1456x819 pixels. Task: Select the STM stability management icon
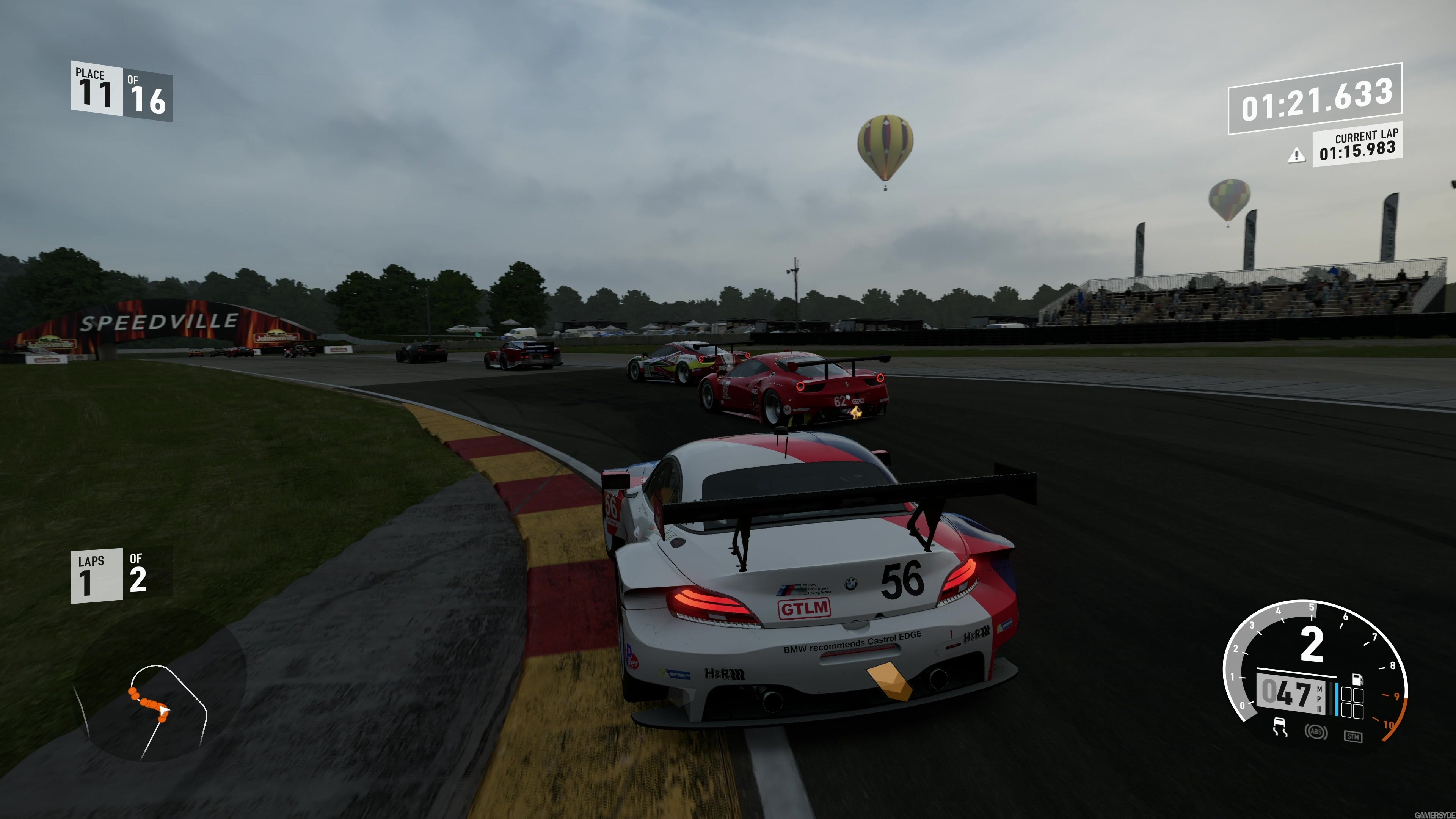1353,736
